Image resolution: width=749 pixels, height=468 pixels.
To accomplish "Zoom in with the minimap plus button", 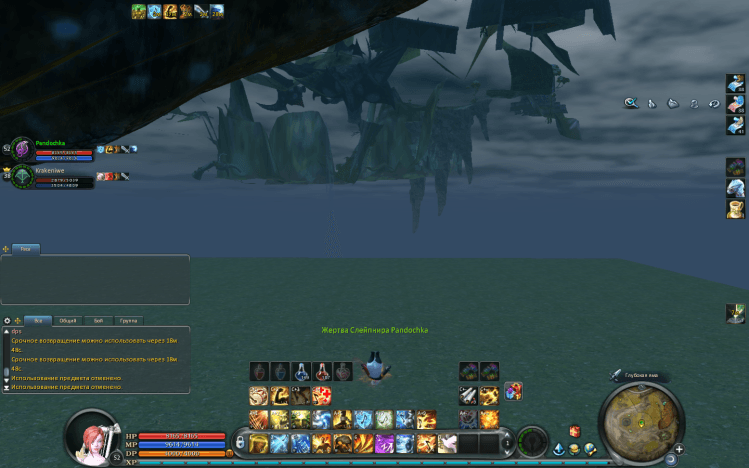I will tap(680, 448).
